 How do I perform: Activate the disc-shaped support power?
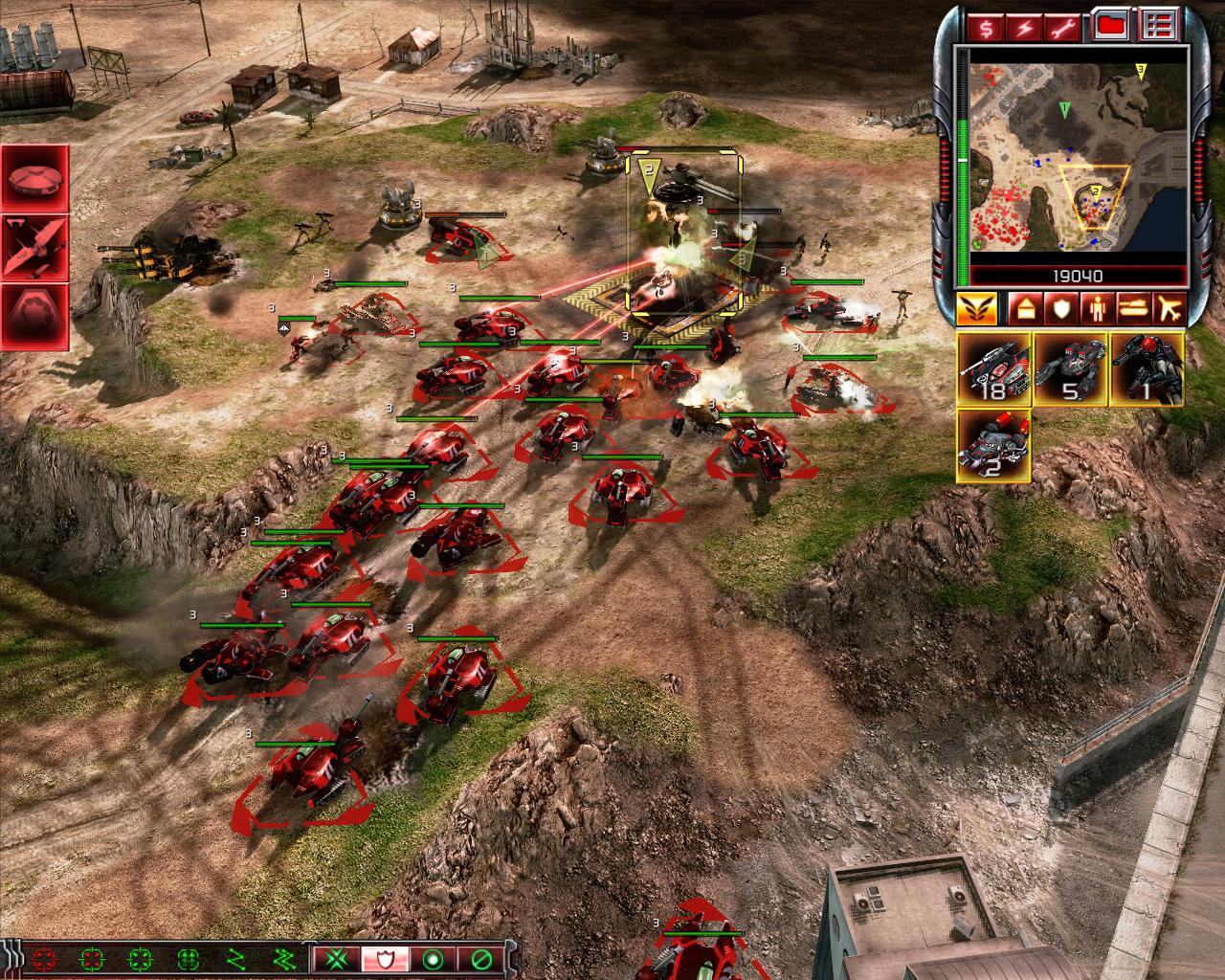[x=34, y=179]
